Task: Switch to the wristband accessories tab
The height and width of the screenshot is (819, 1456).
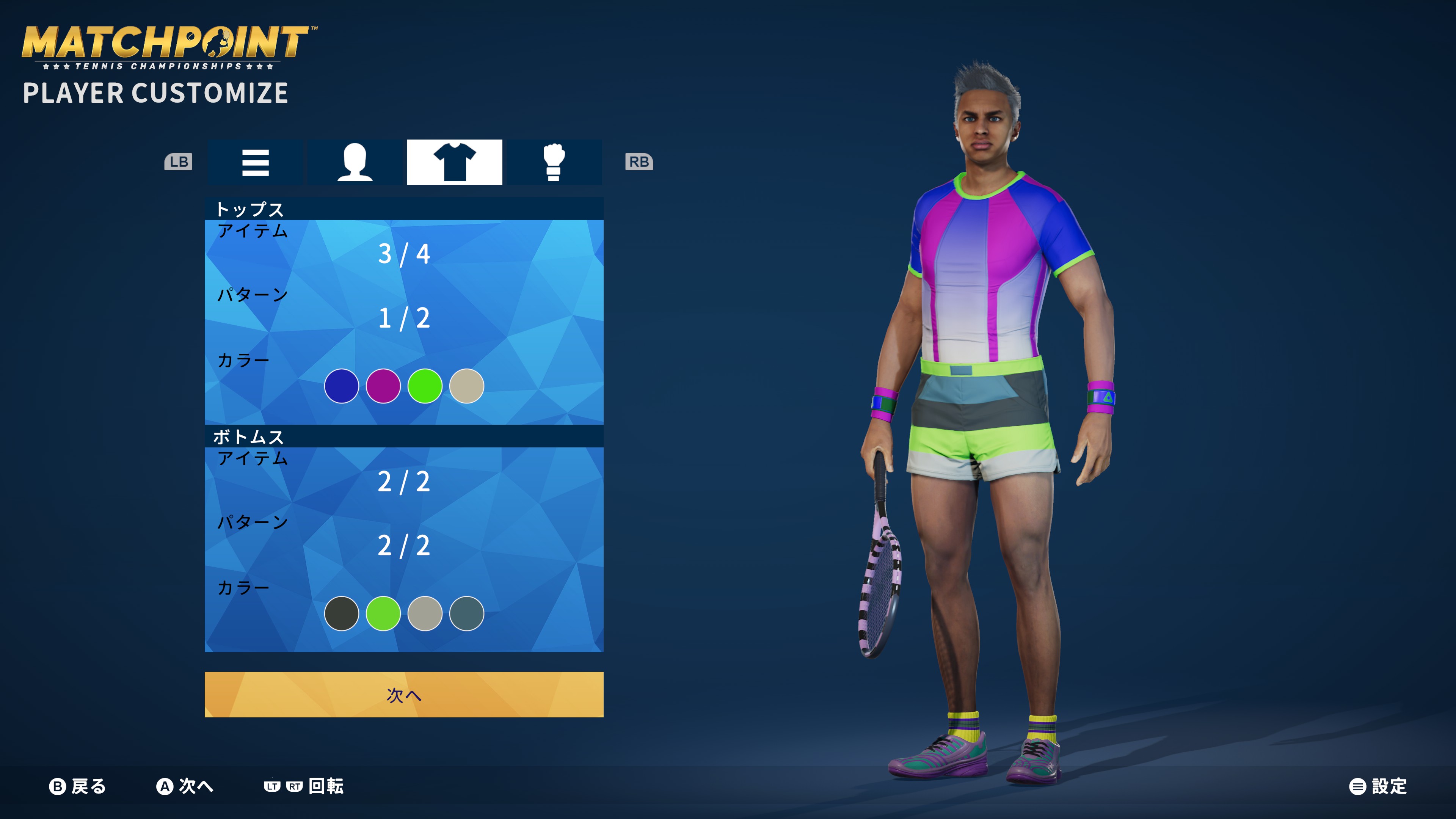Action: (553, 162)
